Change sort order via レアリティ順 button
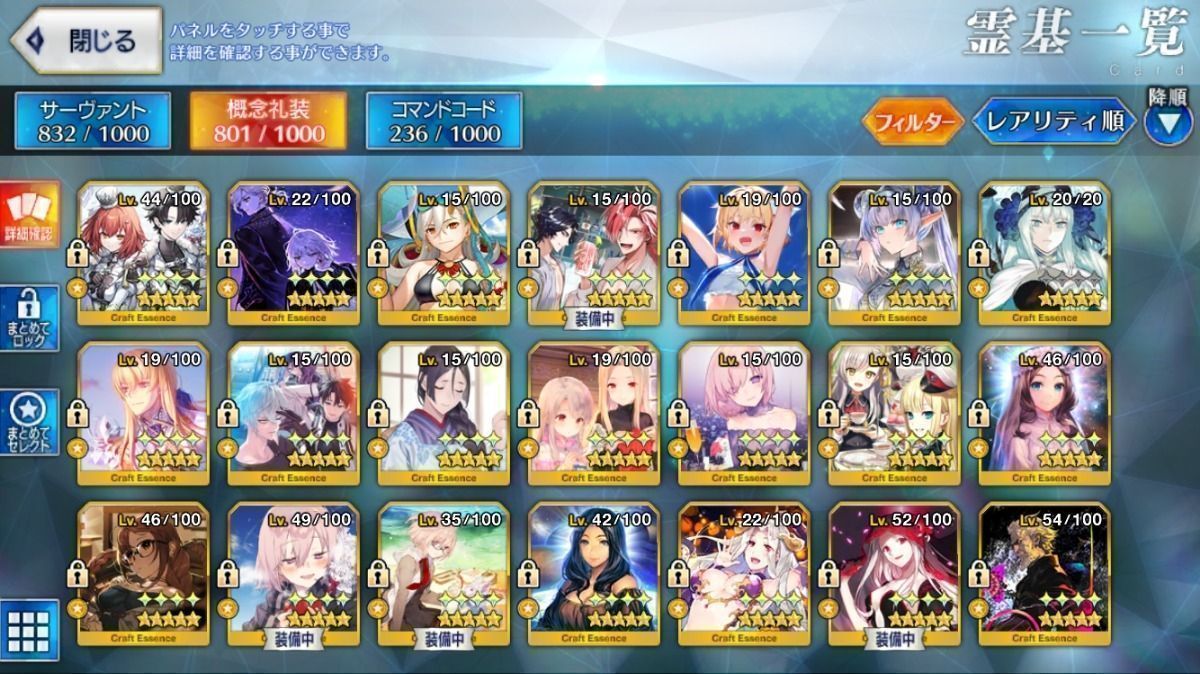This screenshot has height=674, width=1200. (x=1054, y=122)
